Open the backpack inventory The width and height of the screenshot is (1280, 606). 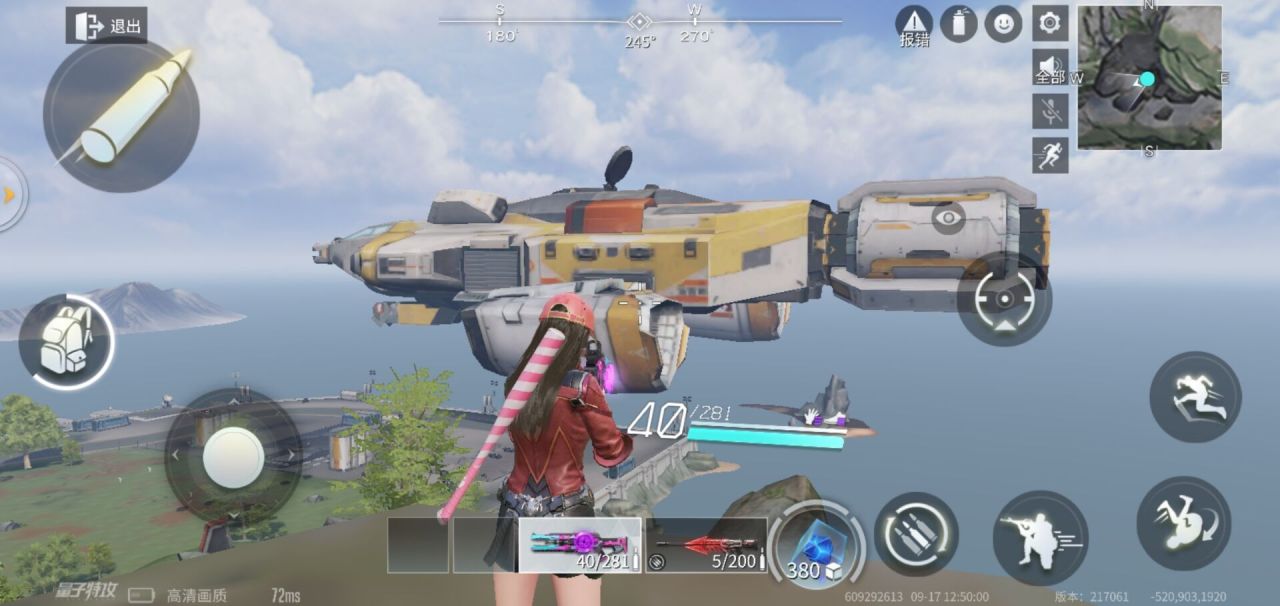click(x=66, y=341)
